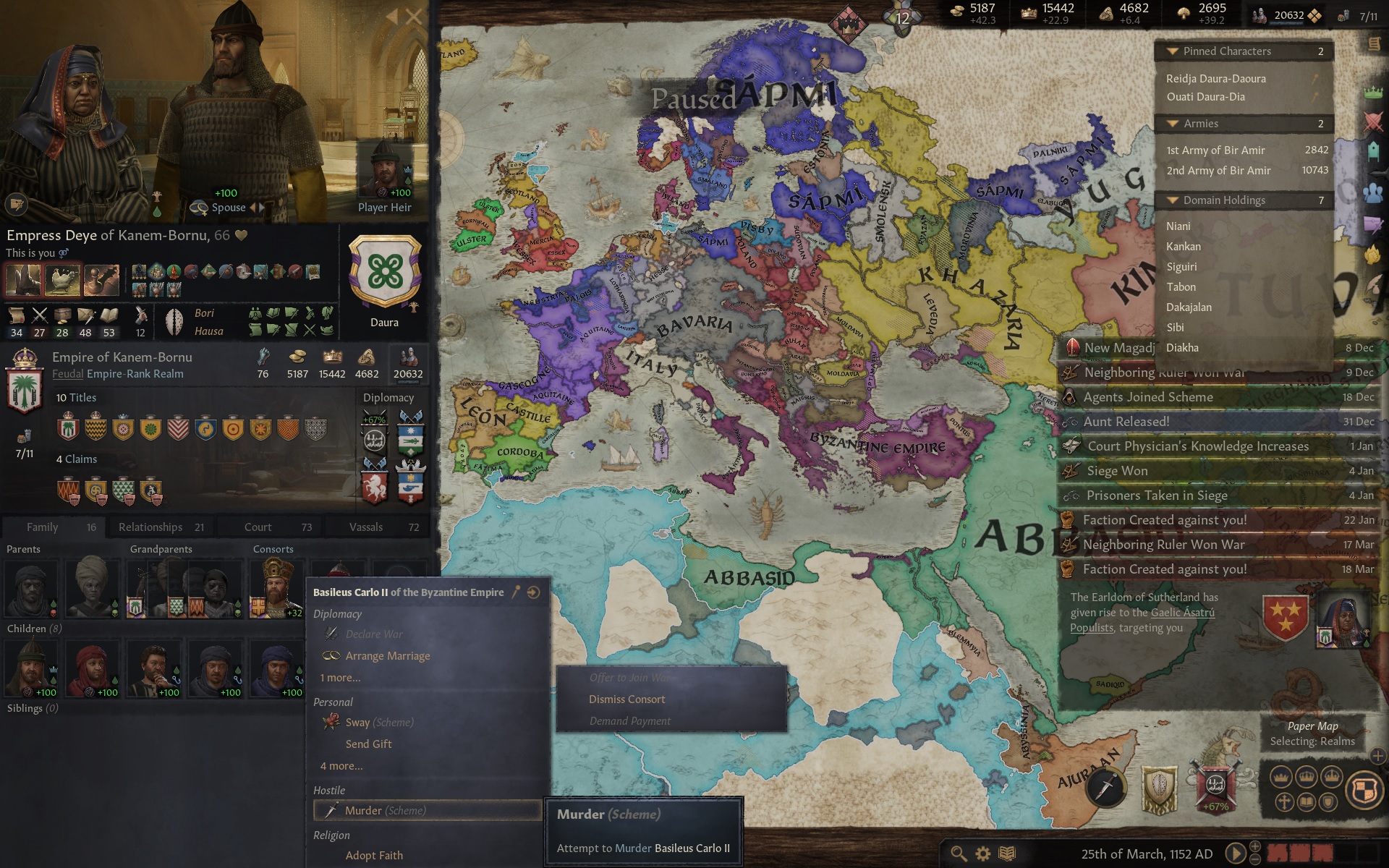
Task: Select the Realms map mode shield icon
Action: (1364, 788)
